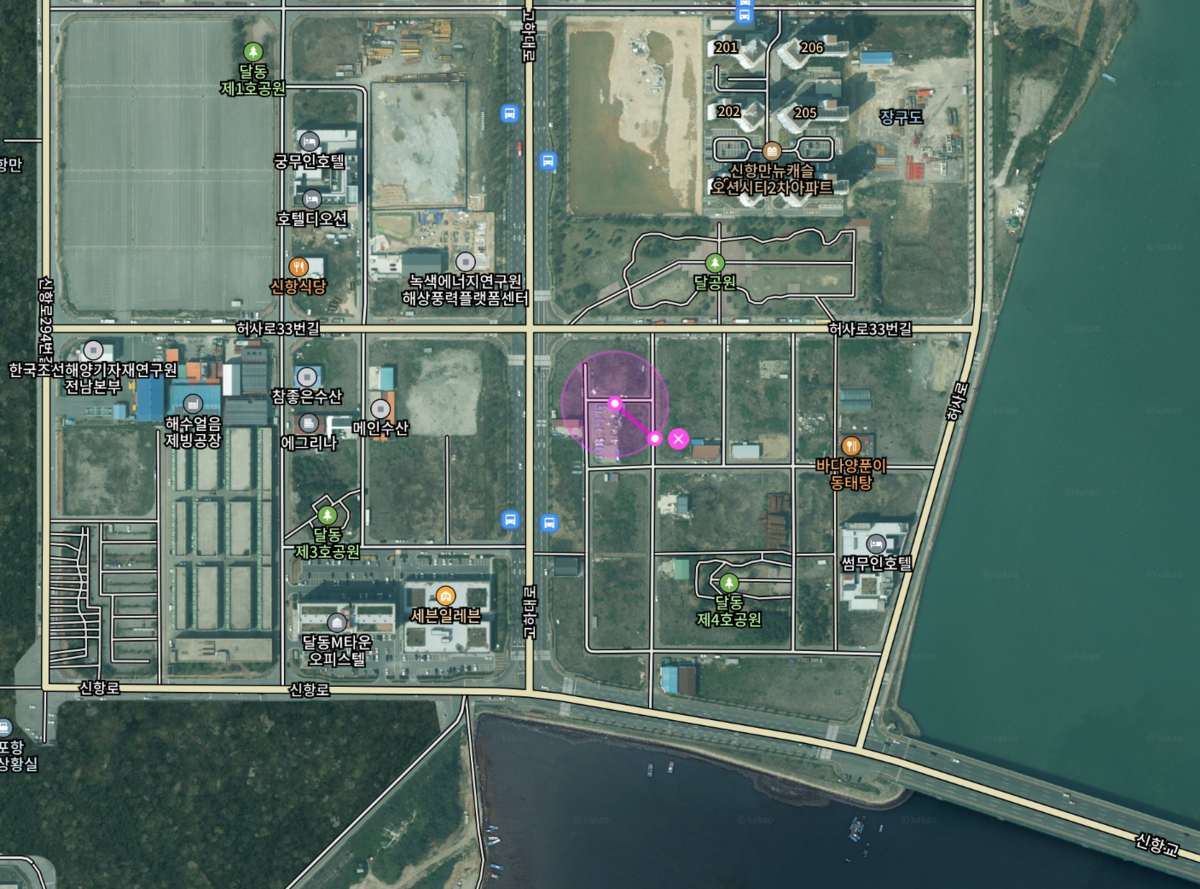Select the 달동 제4호공원 park marker
Image resolution: width=1200 pixels, height=889 pixels.
click(x=729, y=583)
